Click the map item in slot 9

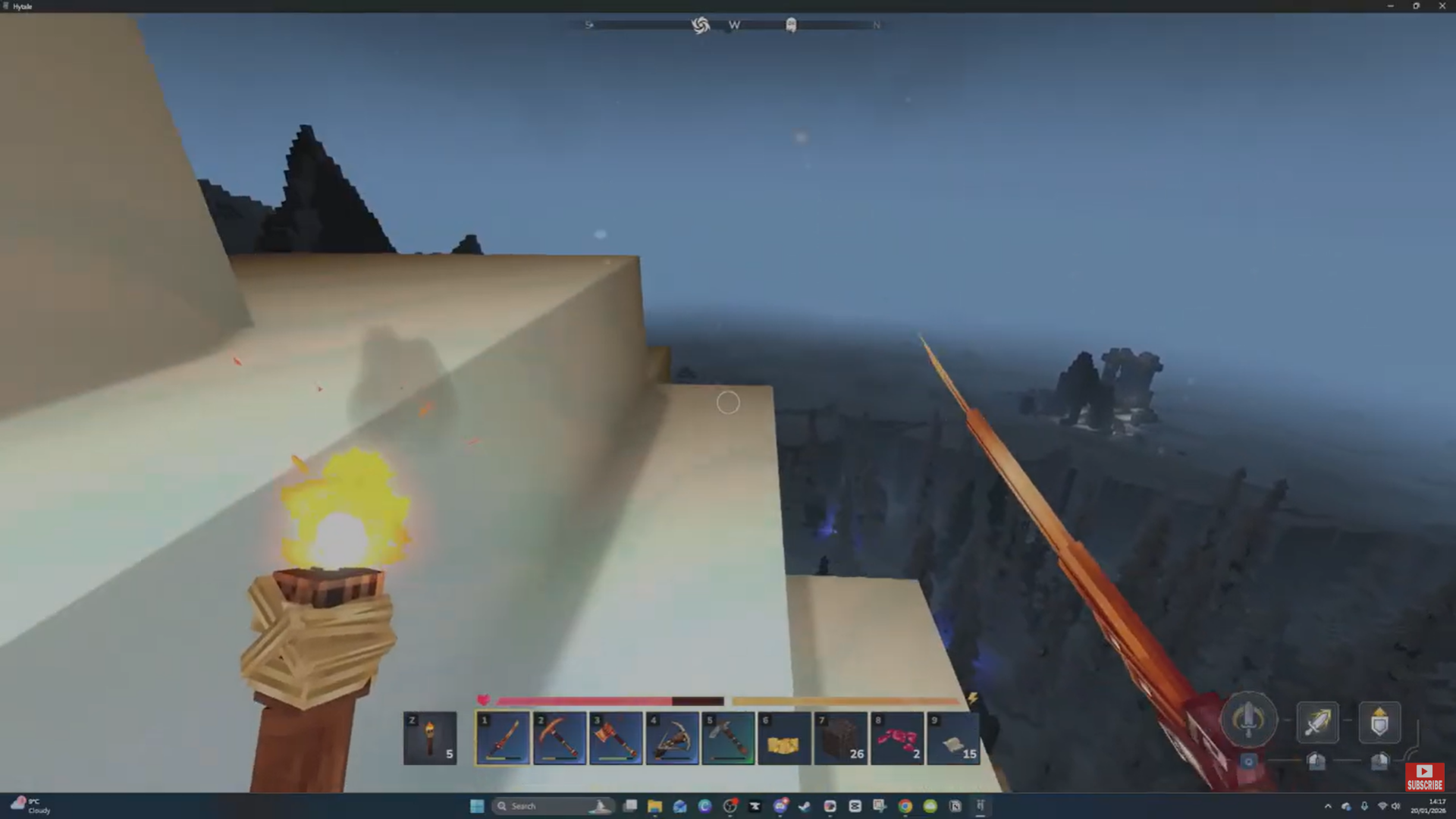953,738
